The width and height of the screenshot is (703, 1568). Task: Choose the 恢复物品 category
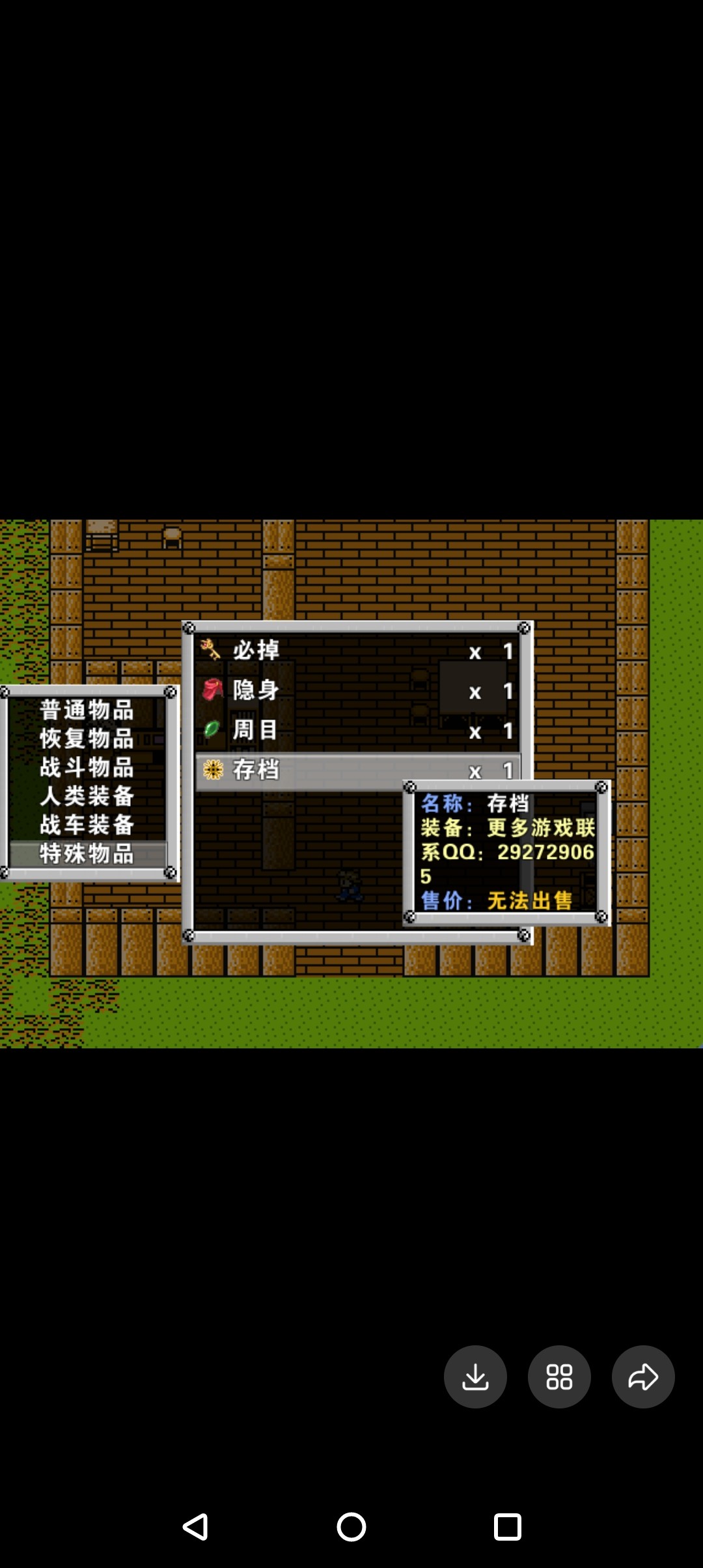(87, 738)
